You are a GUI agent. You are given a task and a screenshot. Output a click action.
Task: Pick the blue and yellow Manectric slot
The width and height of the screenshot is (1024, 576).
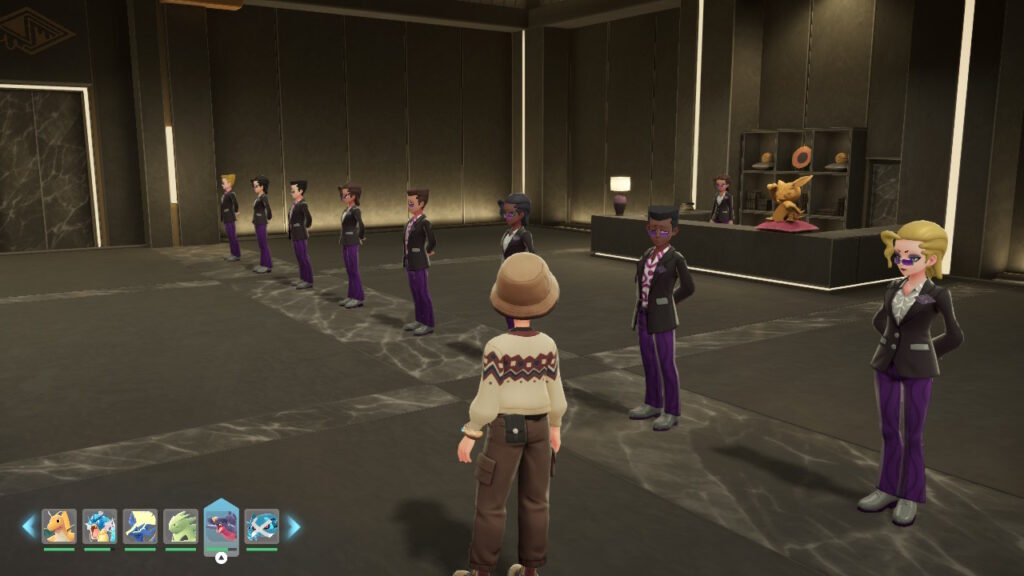(140, 526)
